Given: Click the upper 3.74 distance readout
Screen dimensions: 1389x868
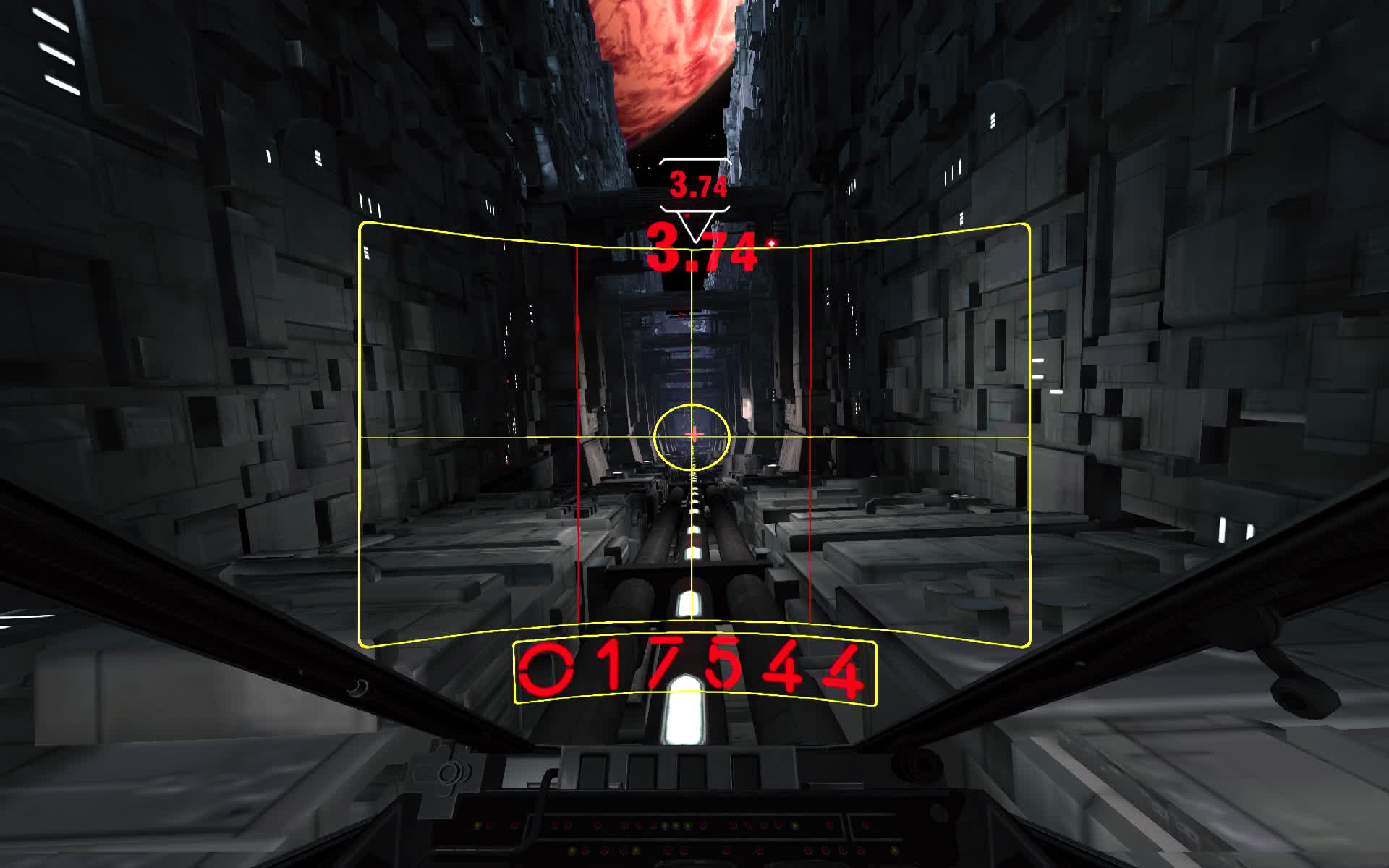Looking at the screenshot, I should pos(698,185).
